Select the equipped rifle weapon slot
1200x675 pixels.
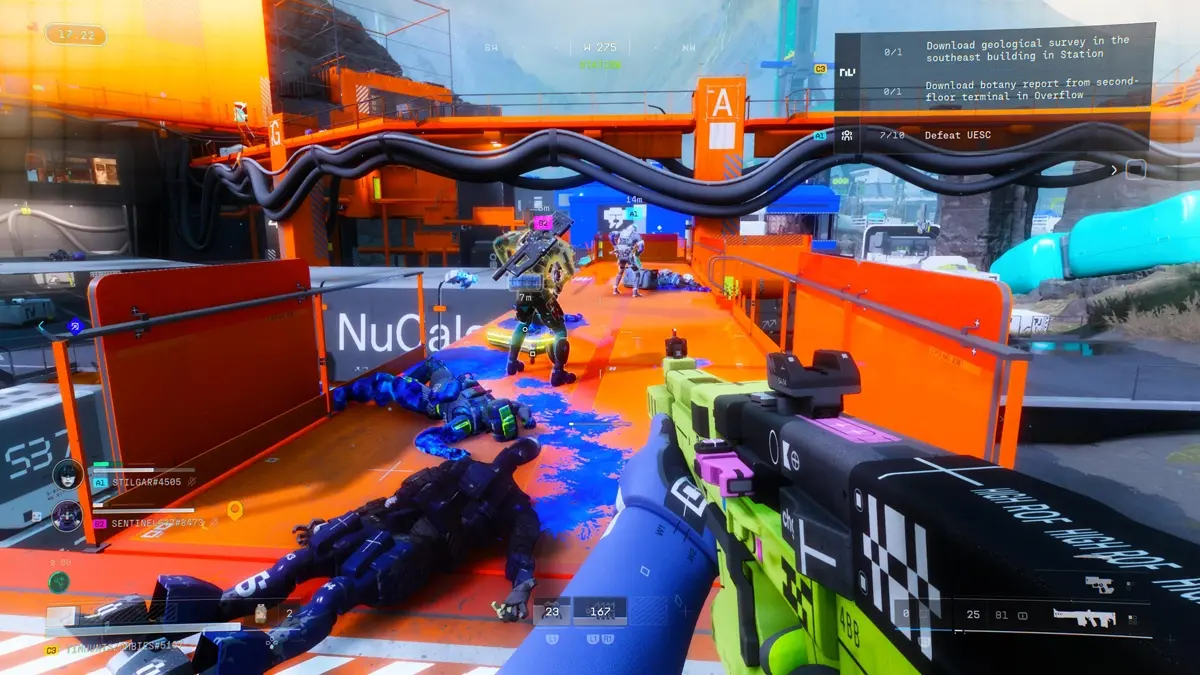tap(1085, 617)
